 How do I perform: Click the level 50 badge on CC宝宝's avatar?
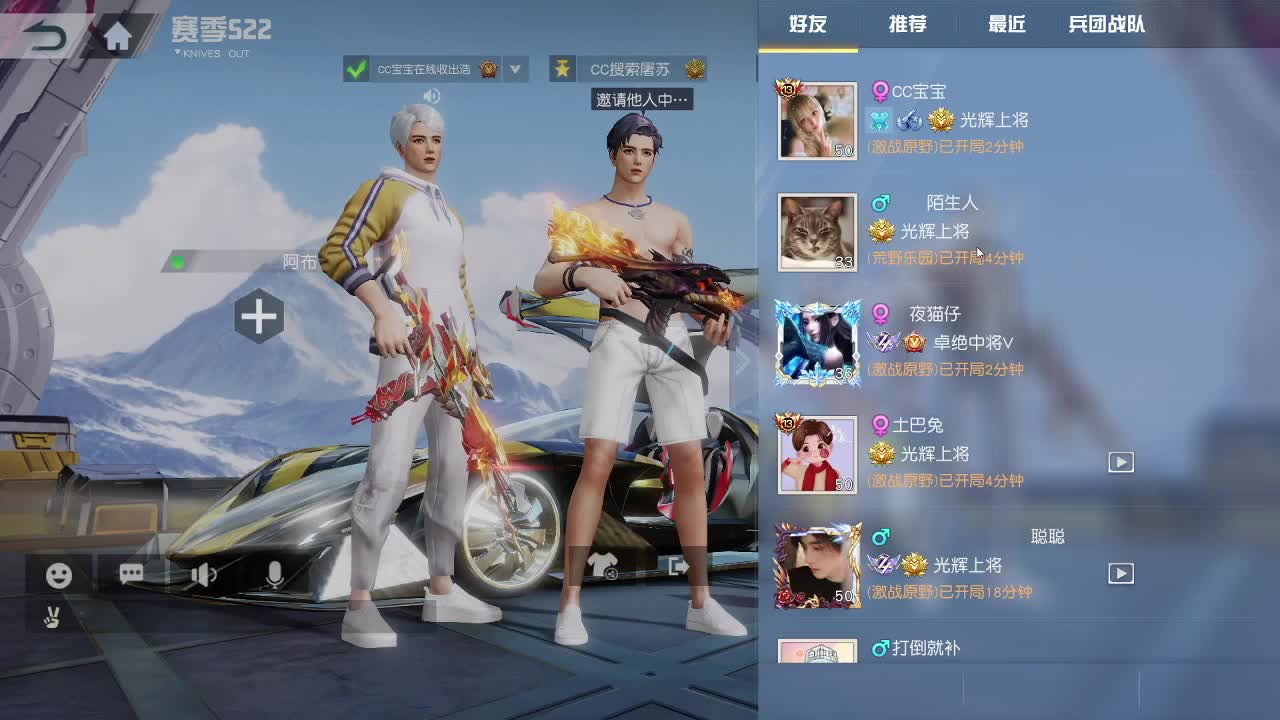click(843, 149)
